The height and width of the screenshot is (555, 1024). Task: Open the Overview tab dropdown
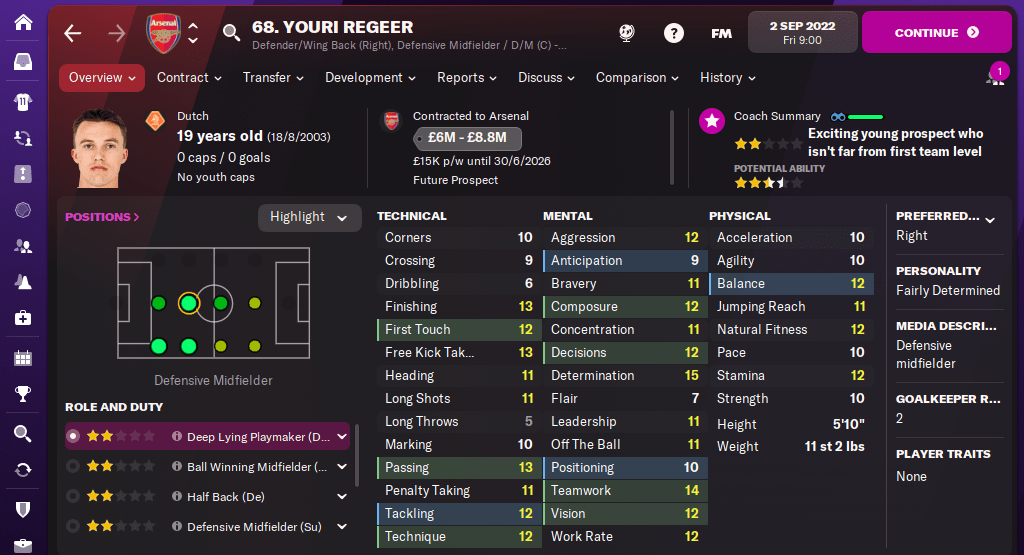coord(102,78)
